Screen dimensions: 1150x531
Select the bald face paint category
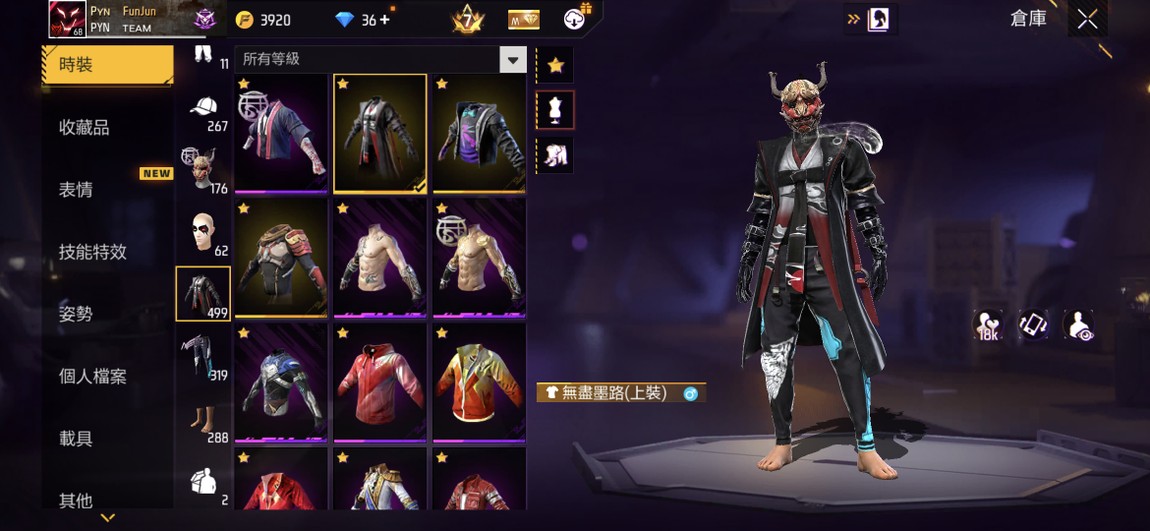point(203,232)
